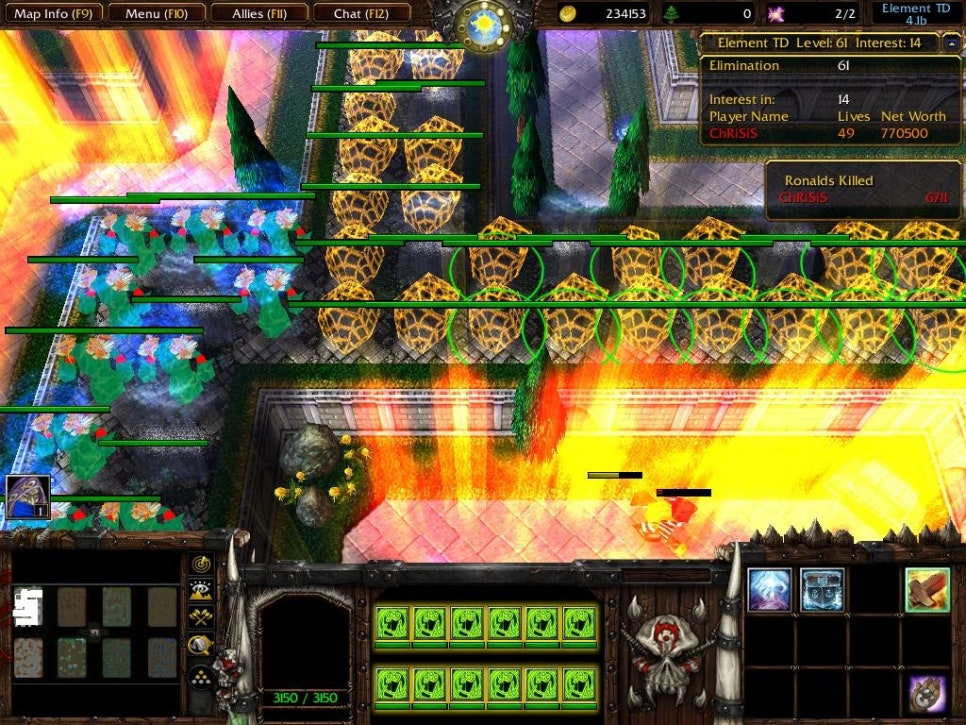Open the Allies menu
Viewport: 966px width, 725px height.
[260, 14]
